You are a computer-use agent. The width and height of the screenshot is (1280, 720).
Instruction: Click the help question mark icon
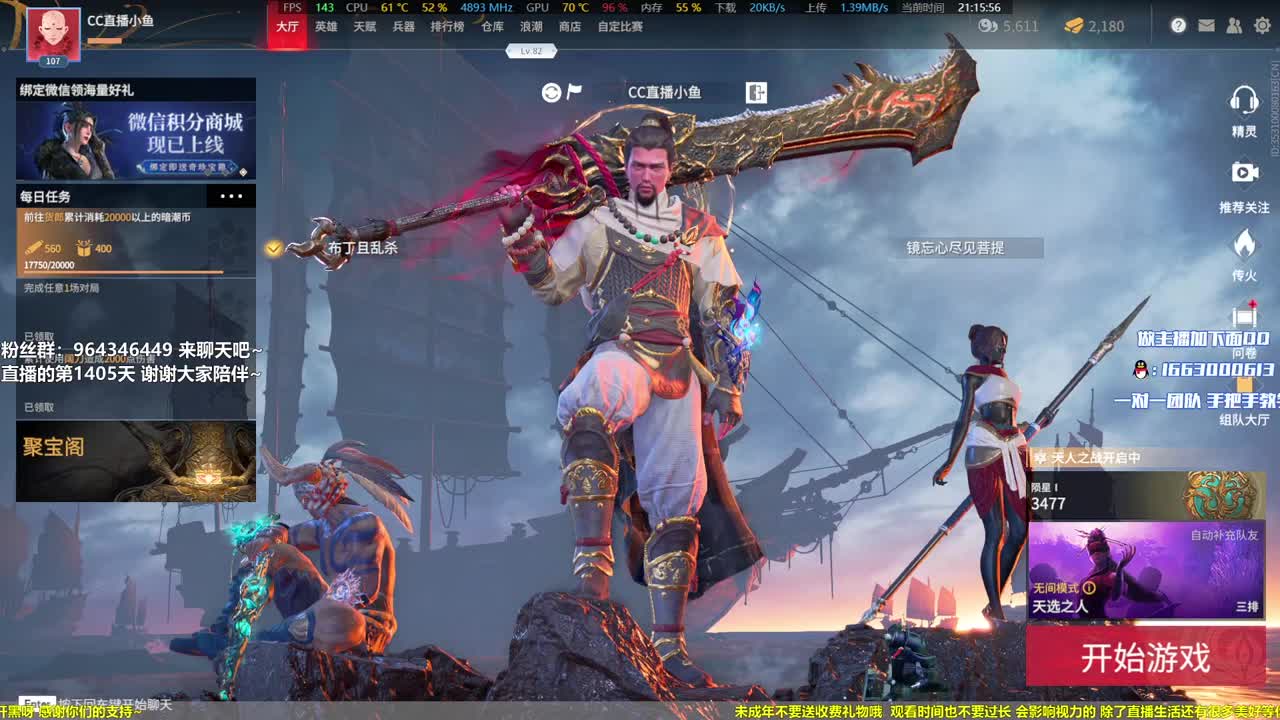(x=1179, y=25)
